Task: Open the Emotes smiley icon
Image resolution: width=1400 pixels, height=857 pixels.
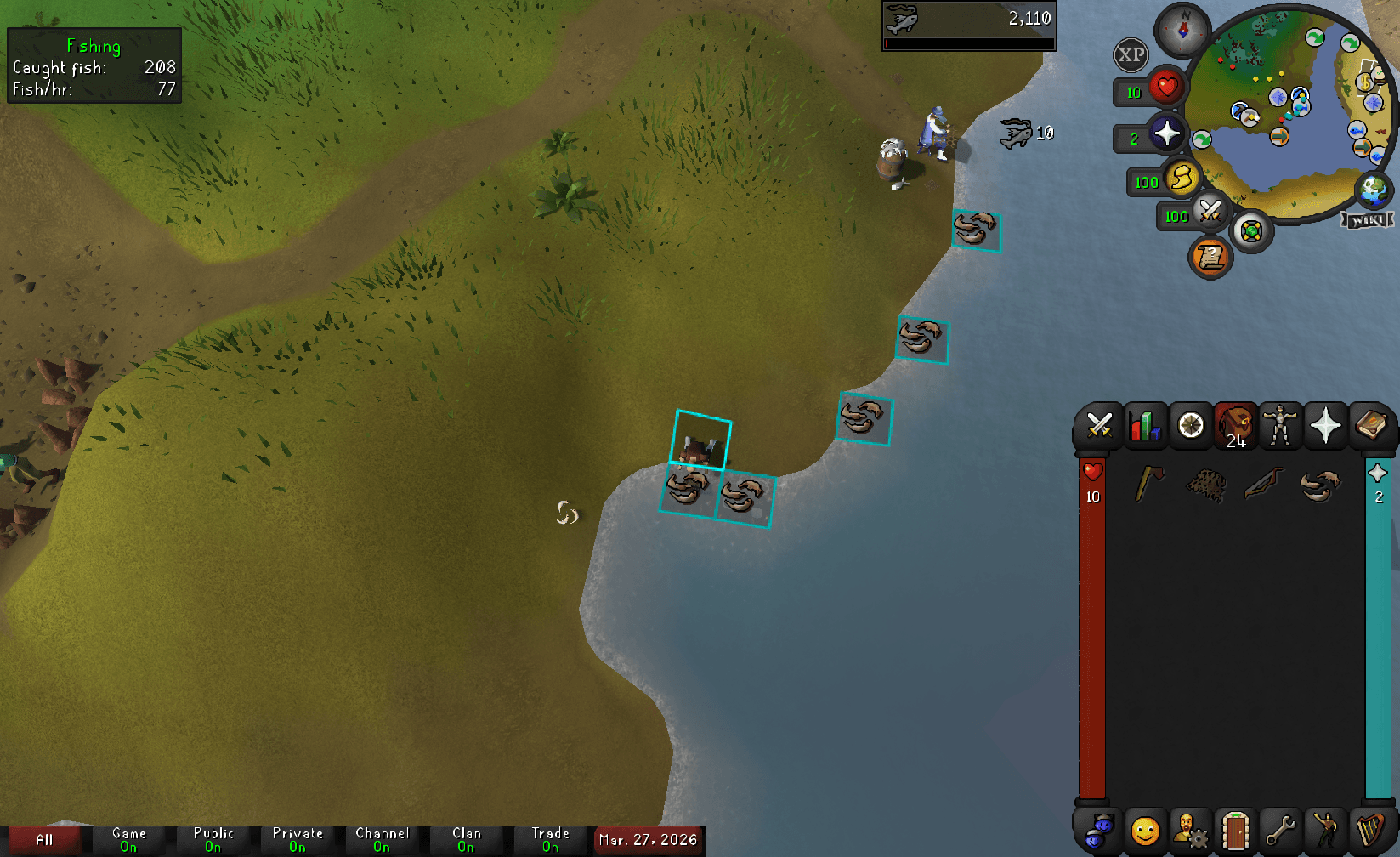Action: [x=1145, y=831]
